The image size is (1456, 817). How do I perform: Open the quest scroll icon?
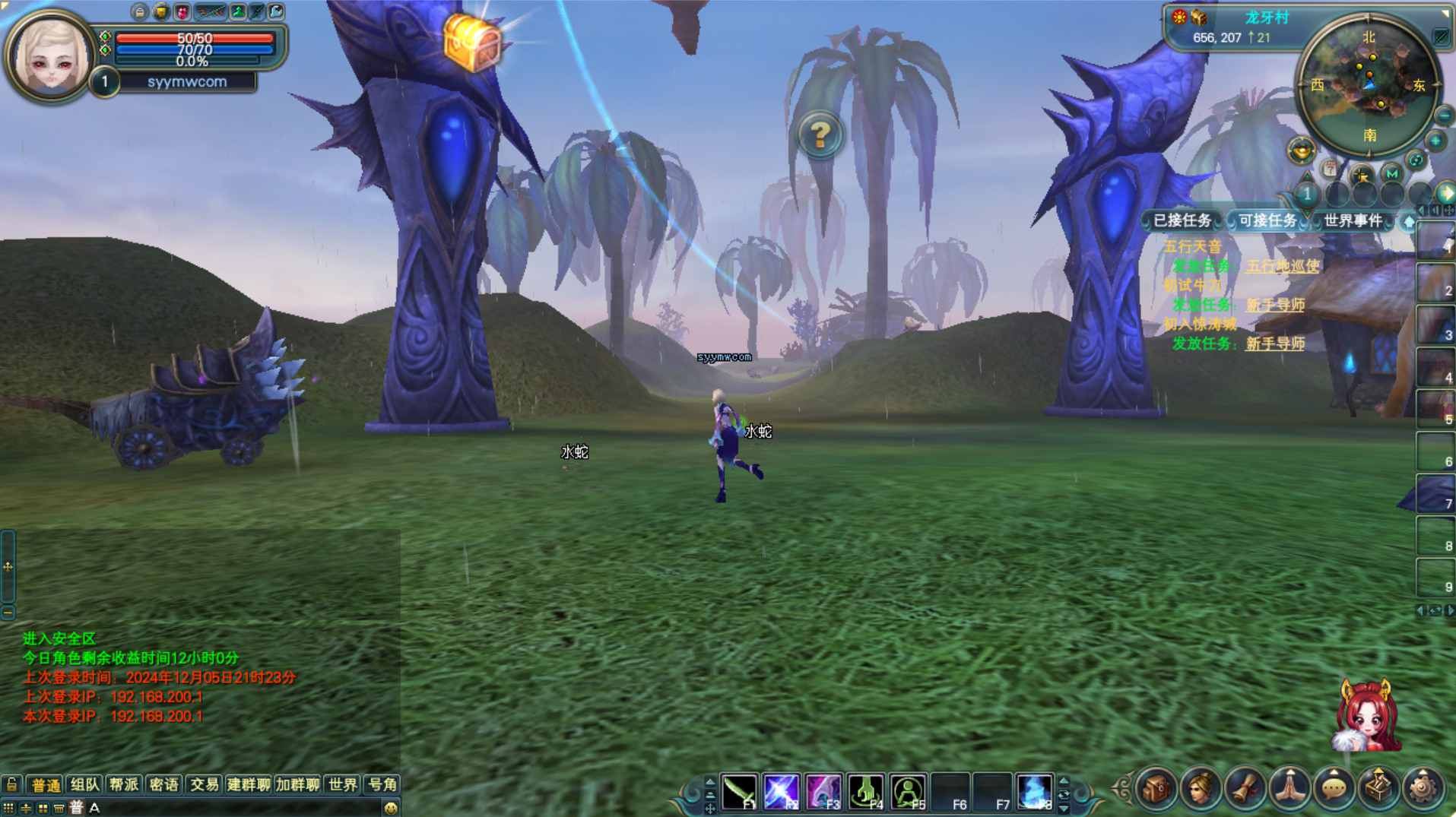point(1245,789)
